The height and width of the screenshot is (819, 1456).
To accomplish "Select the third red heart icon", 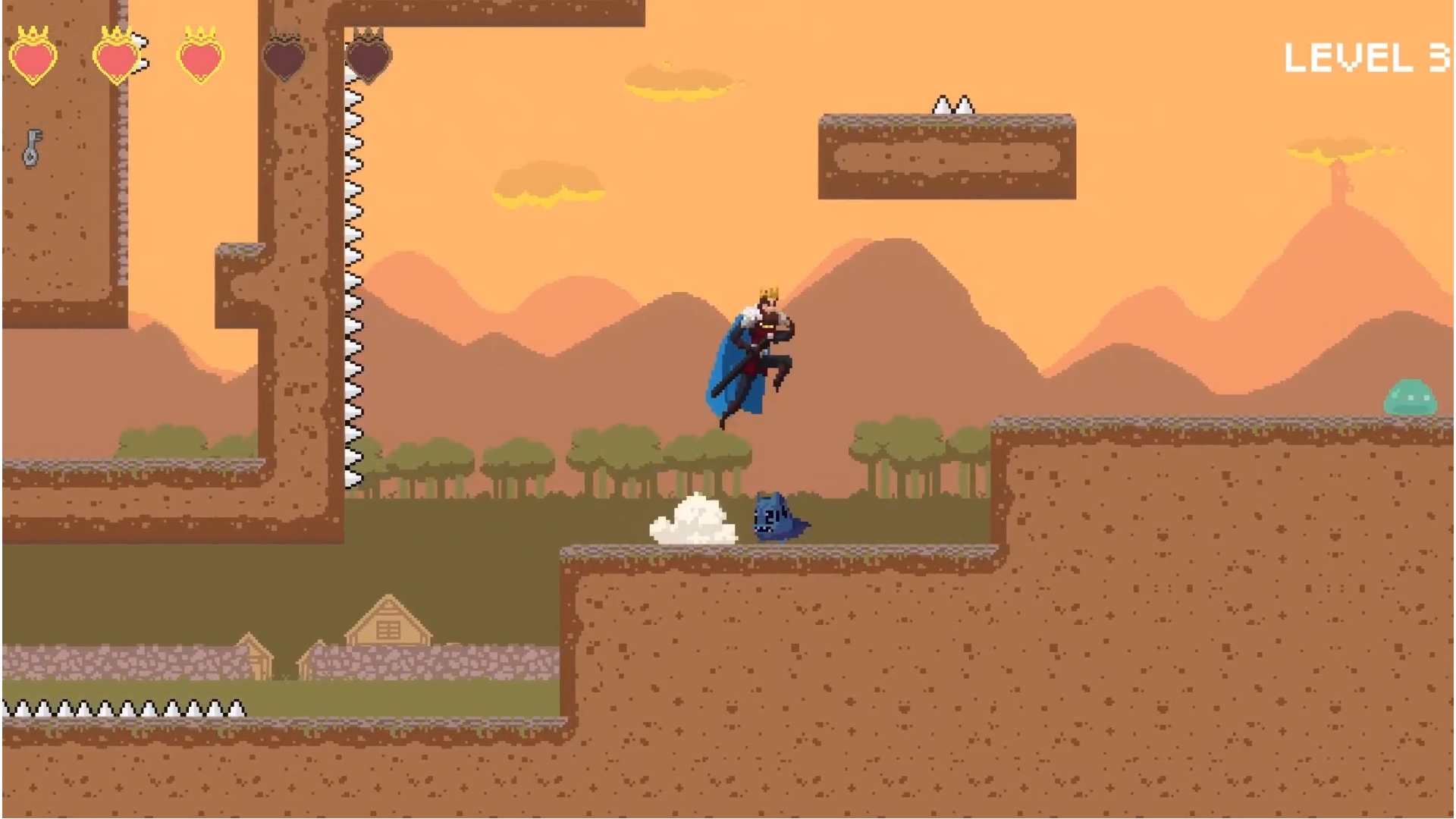I will pos(199,59).
